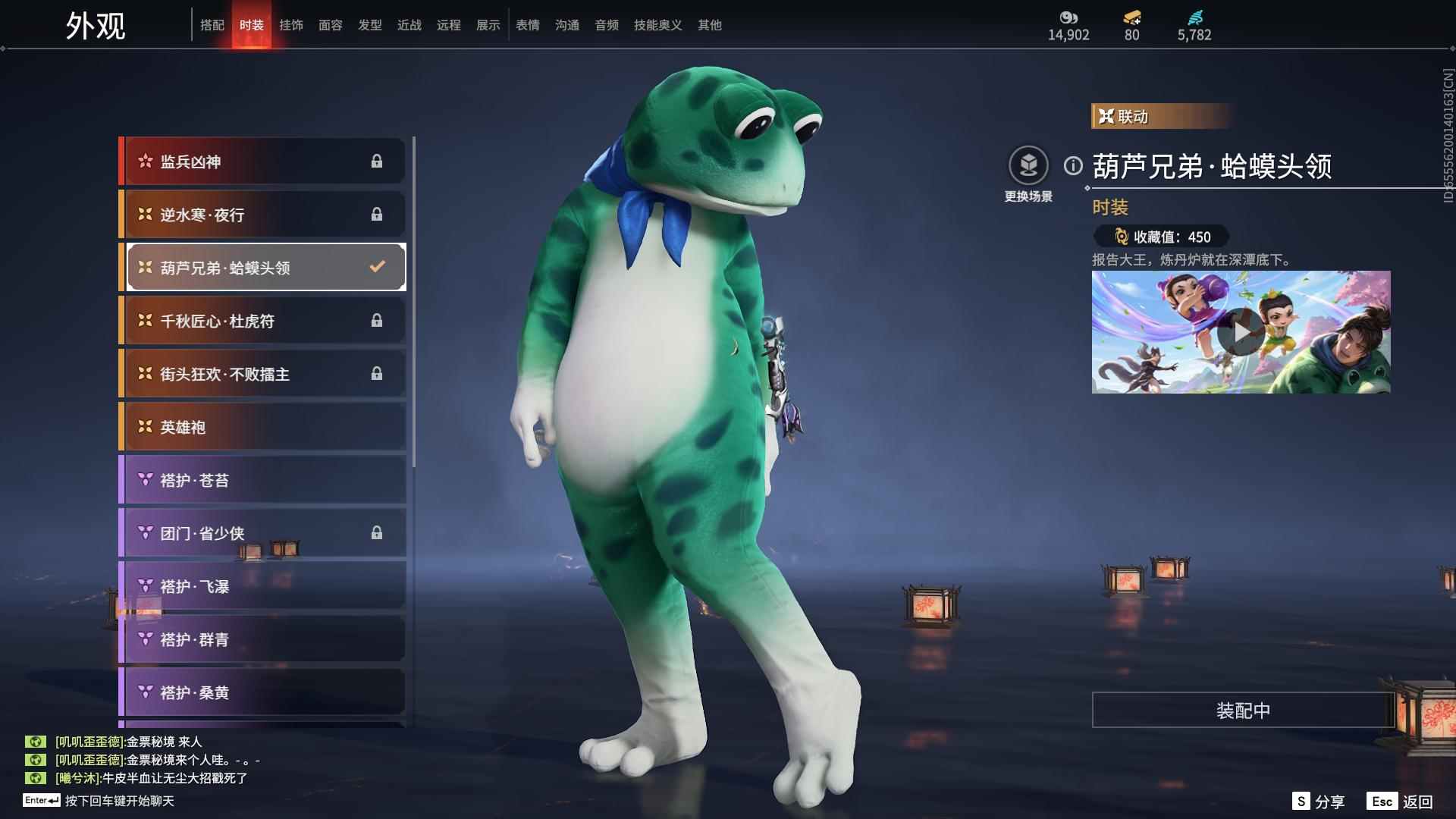The height and width of the screenshot is (819, 1456).
Task: Pick the 褡护·飞瀑 outfit row
Action: 262,586
